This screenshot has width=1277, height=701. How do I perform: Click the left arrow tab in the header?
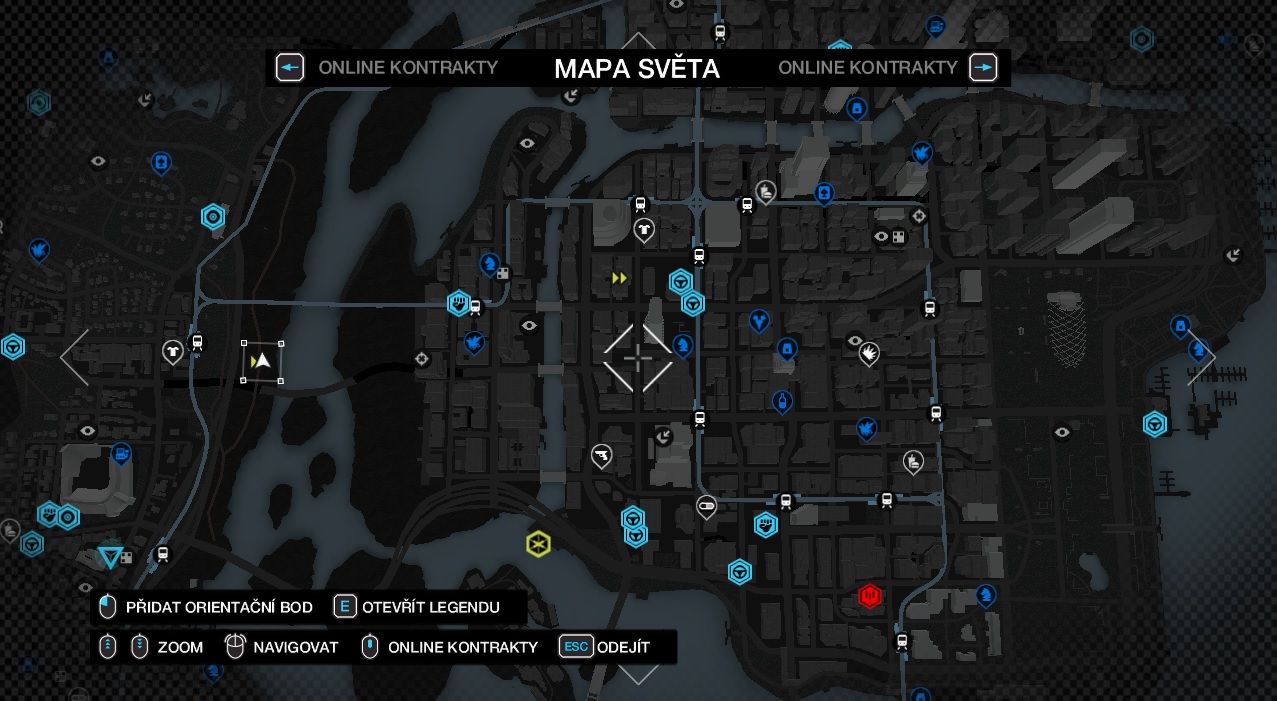pyautogui.click(x=290, y=68)
